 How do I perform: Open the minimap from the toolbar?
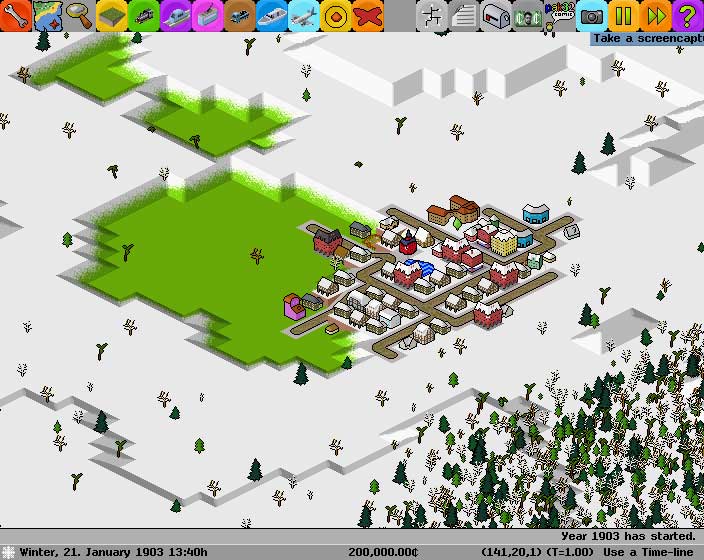(48, 15)
